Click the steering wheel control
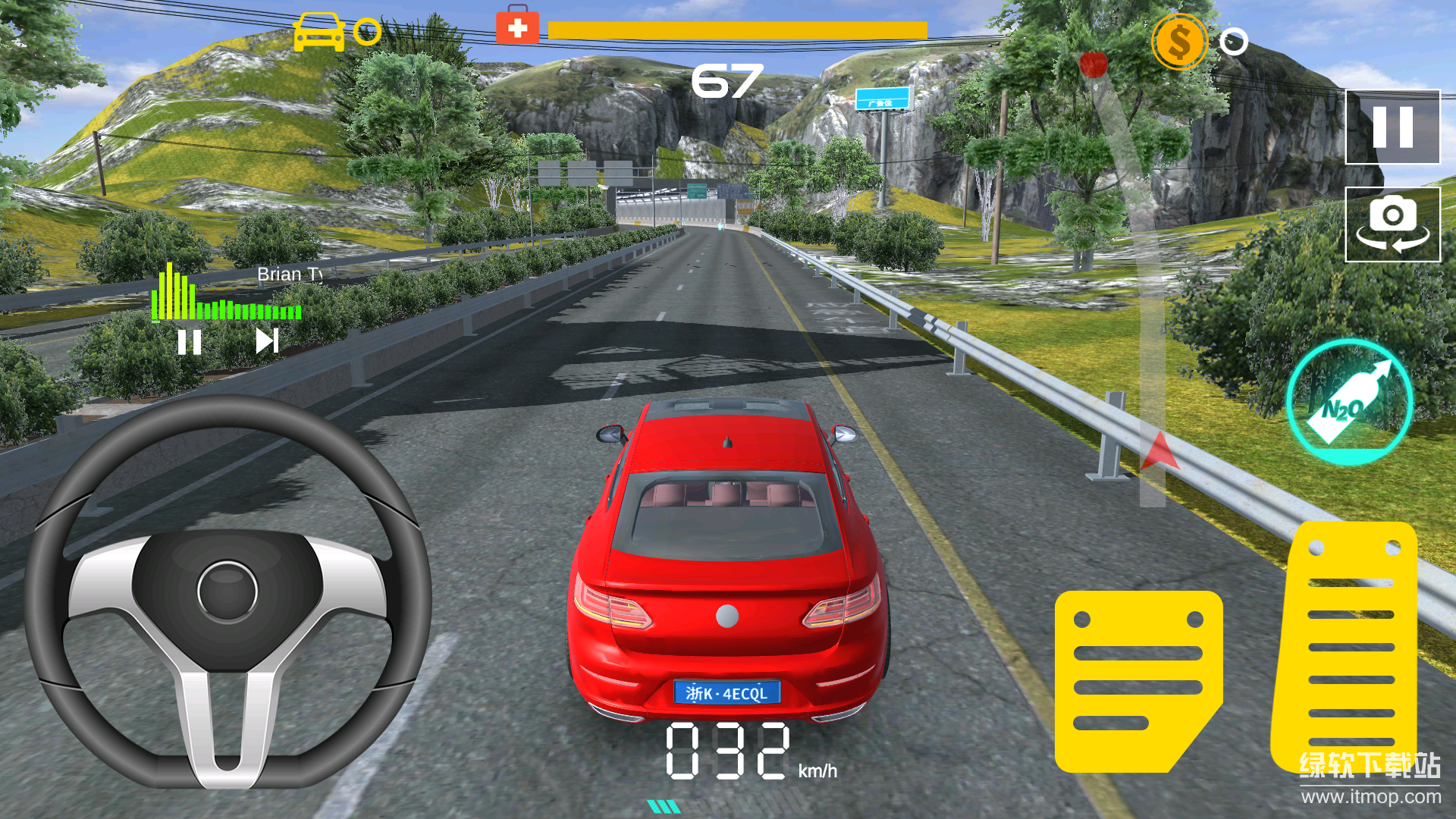The image size is (1456, 819). (227, 591)
